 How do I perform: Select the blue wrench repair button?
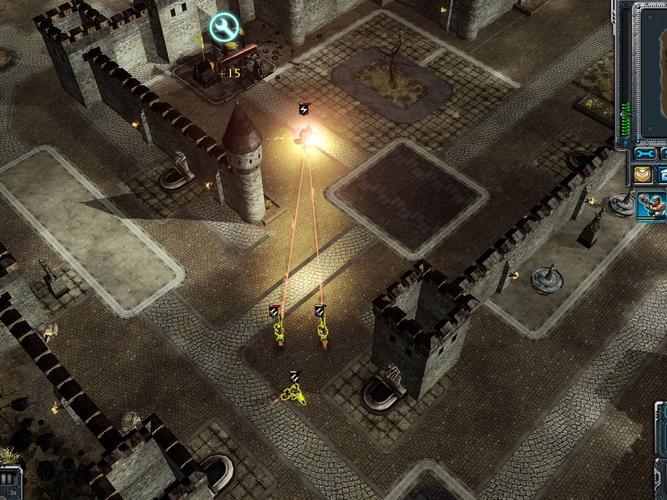coord(645,154)
